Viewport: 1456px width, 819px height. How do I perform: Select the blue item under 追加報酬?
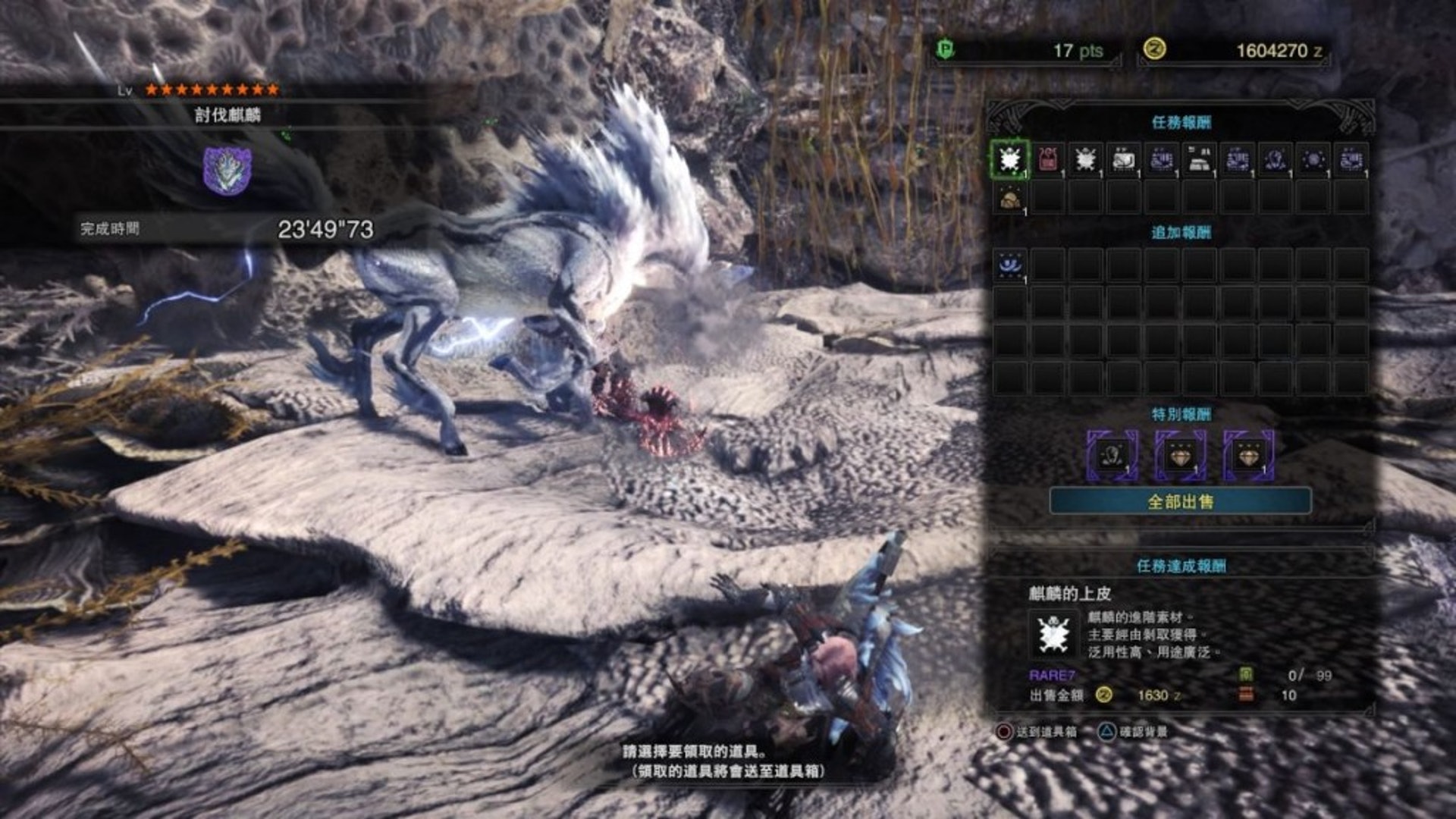coord(1009,265)
